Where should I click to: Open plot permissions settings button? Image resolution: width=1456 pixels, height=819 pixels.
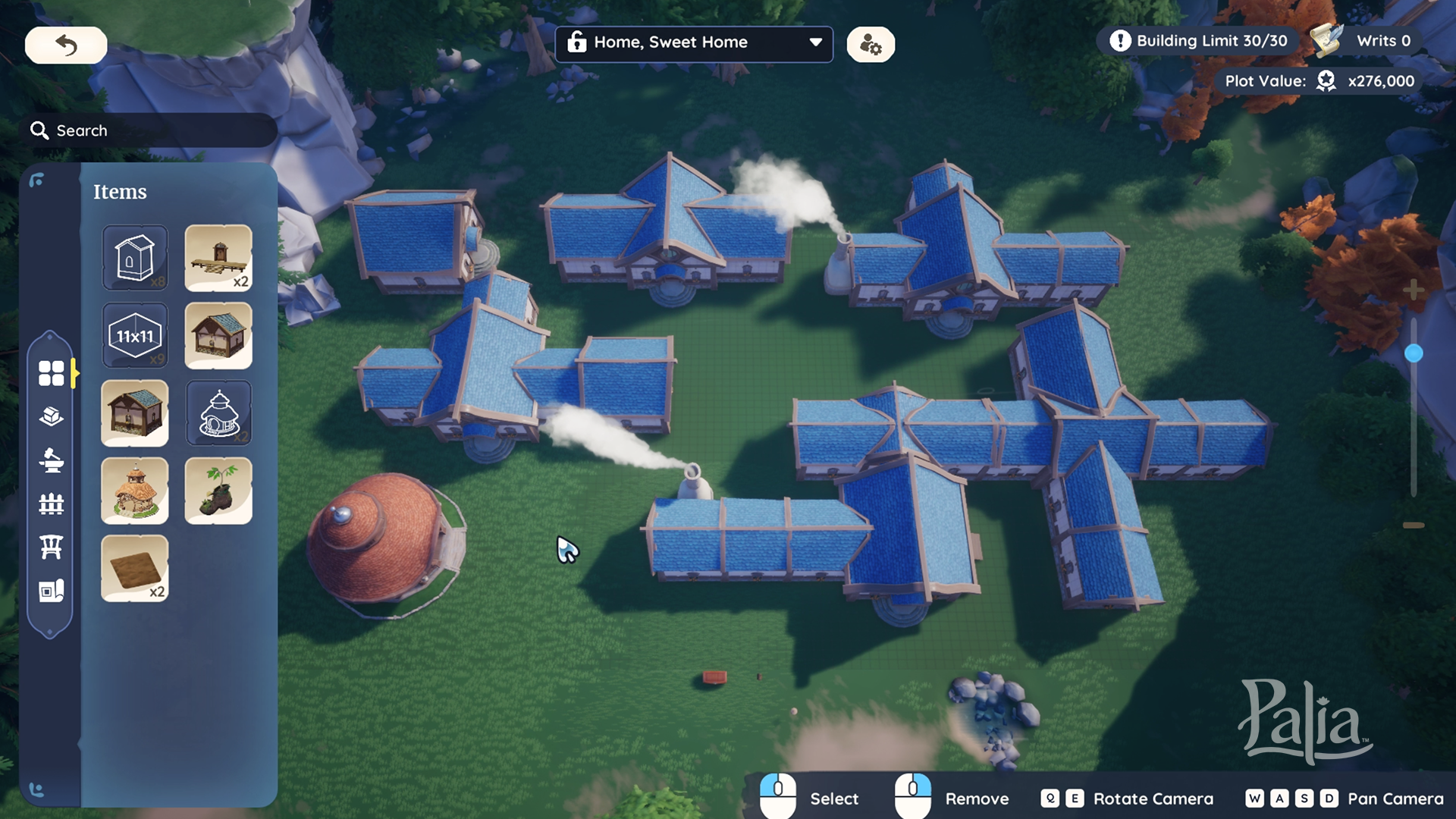click(871, 45)
